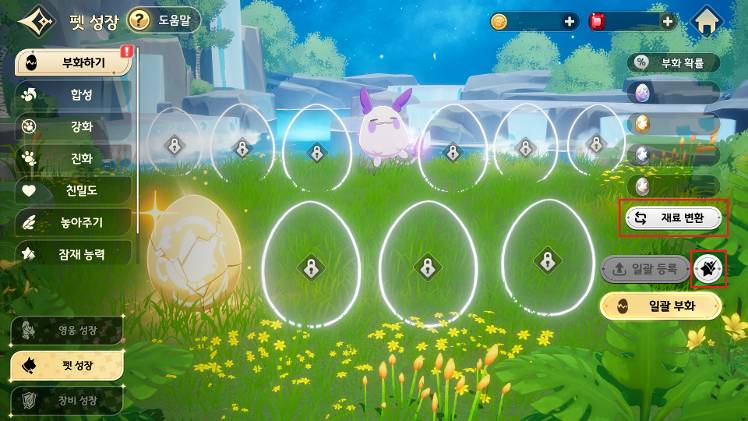Screen dimensions: 748x421
Task: Switch to the 펫 성장 tab
Action: (x=67, y=365)
